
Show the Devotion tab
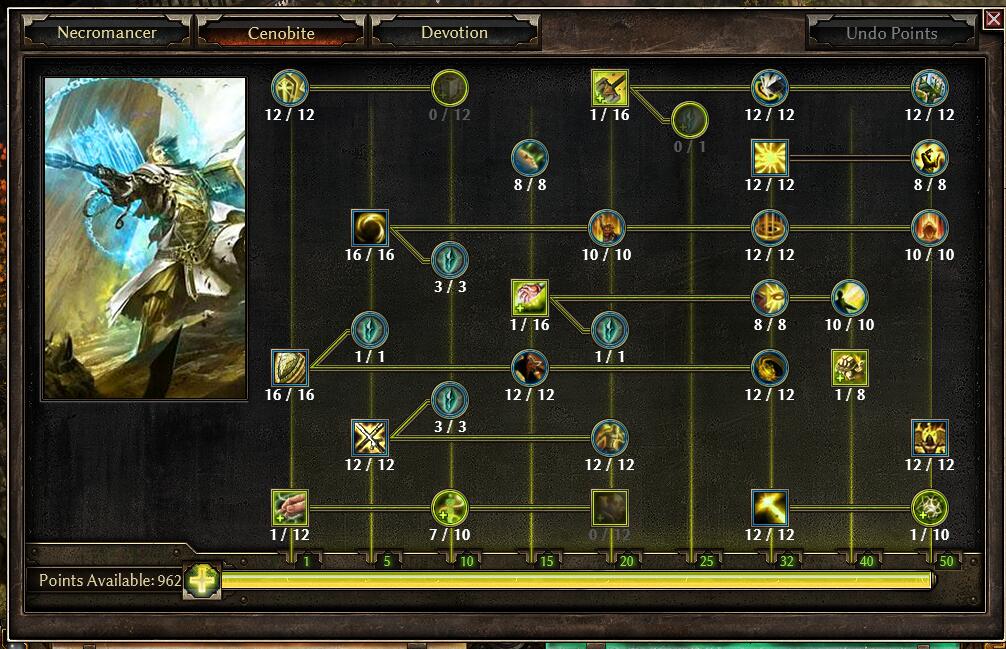[x=454, y=32]
